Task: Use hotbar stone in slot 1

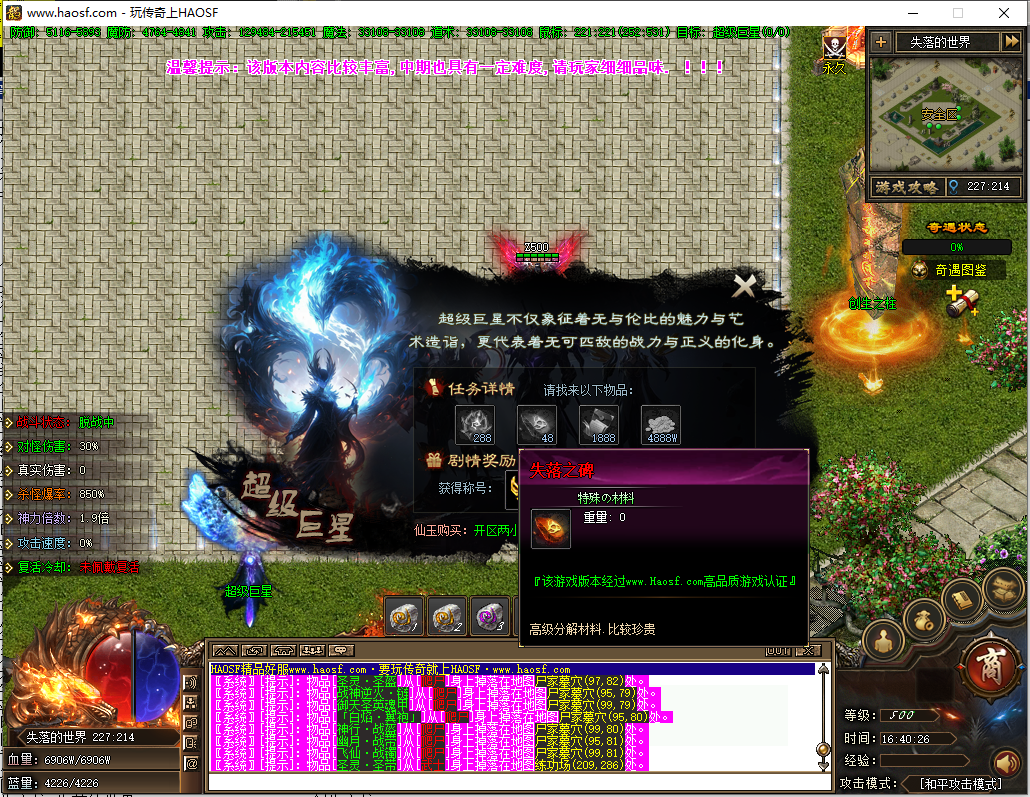Action: point(405,617)
